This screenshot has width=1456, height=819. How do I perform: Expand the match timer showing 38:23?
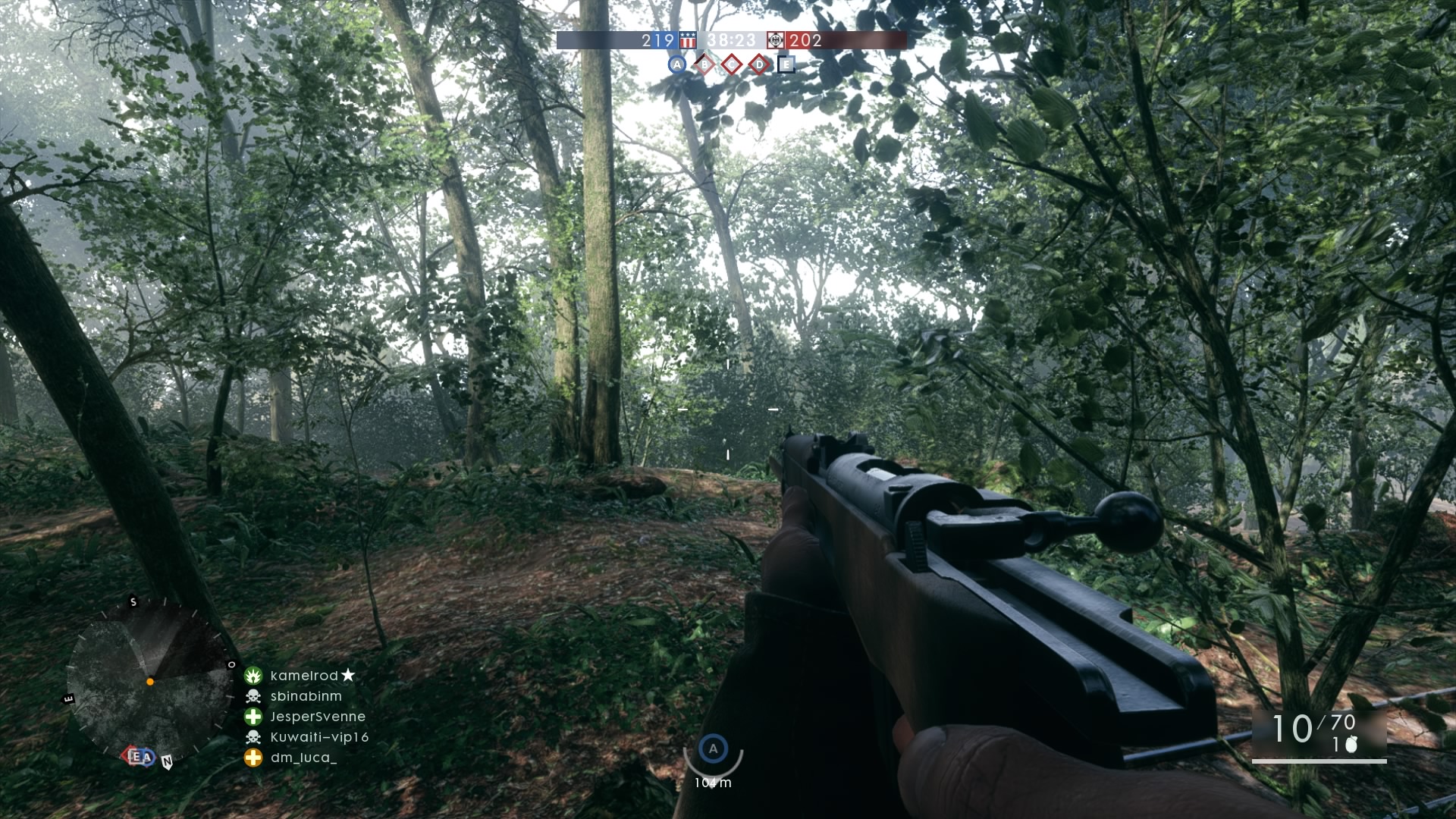[x=732, y=42]
